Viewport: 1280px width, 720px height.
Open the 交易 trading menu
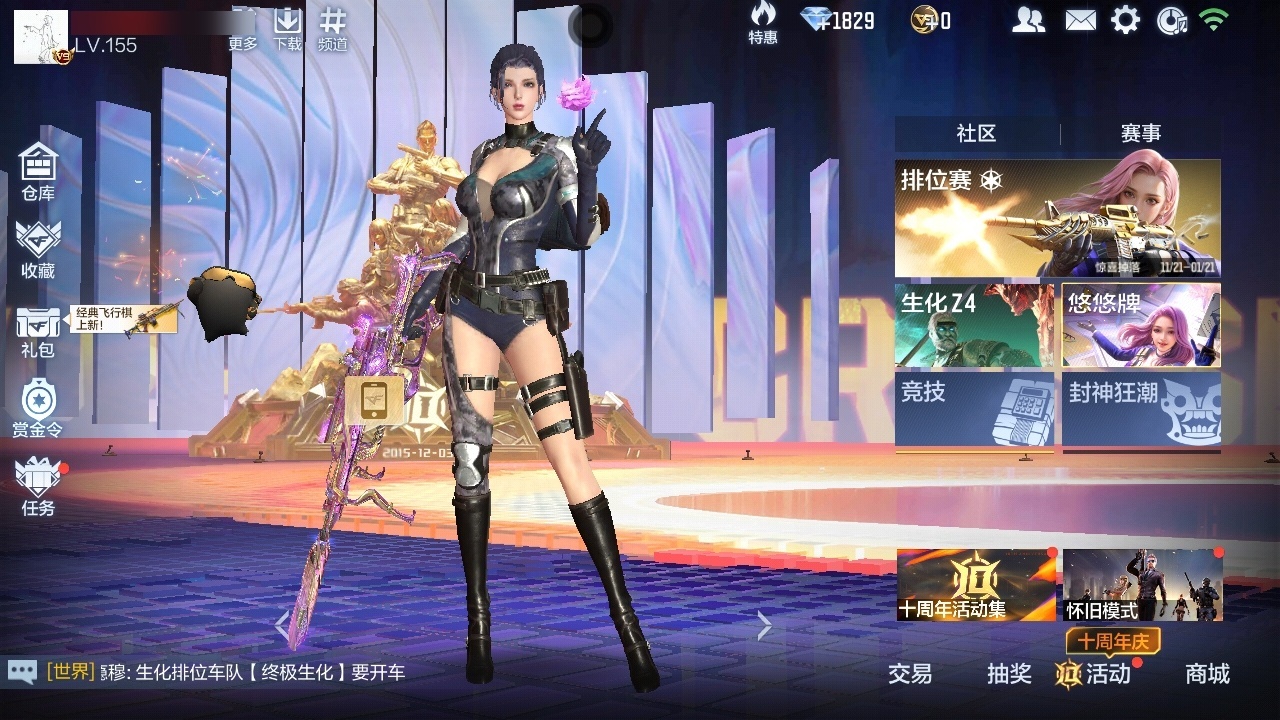[x=910, y=674]
